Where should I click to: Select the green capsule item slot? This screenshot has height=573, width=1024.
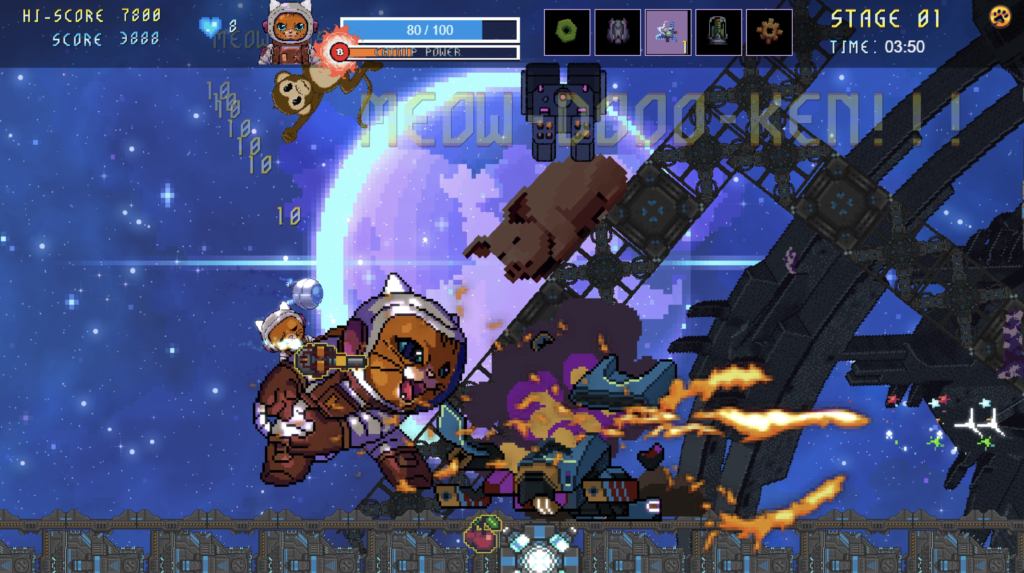click(718, 32)
